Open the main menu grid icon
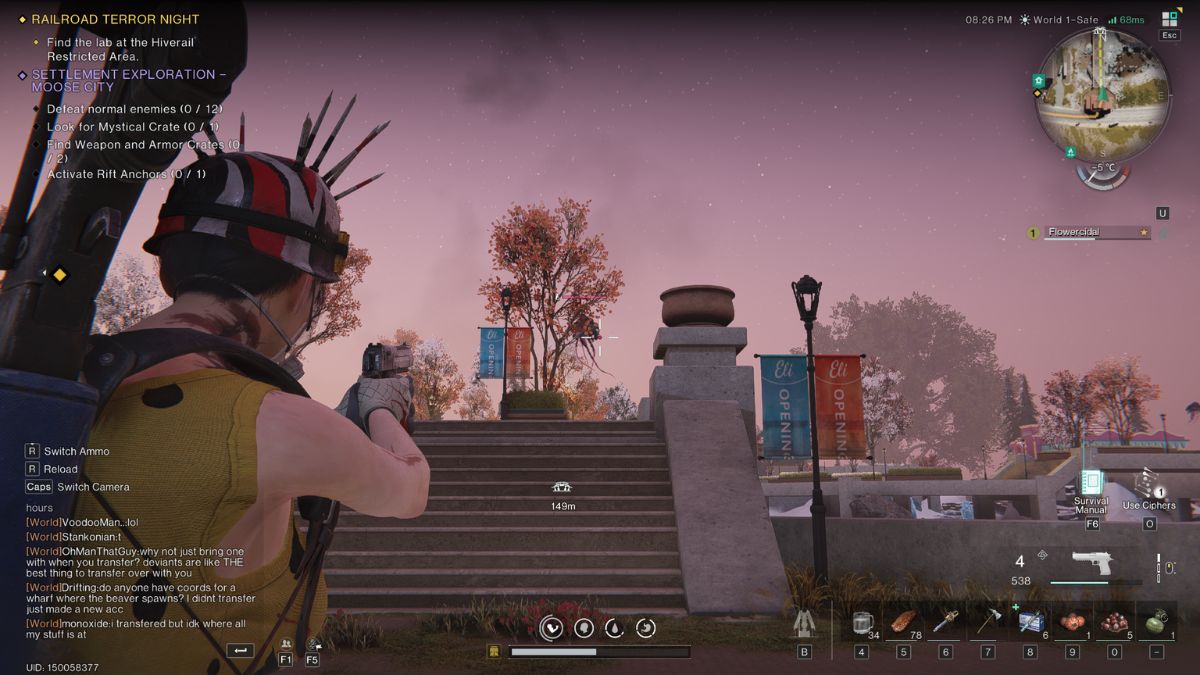Viewport: 1200px width, 675px height. (1169, 18)
